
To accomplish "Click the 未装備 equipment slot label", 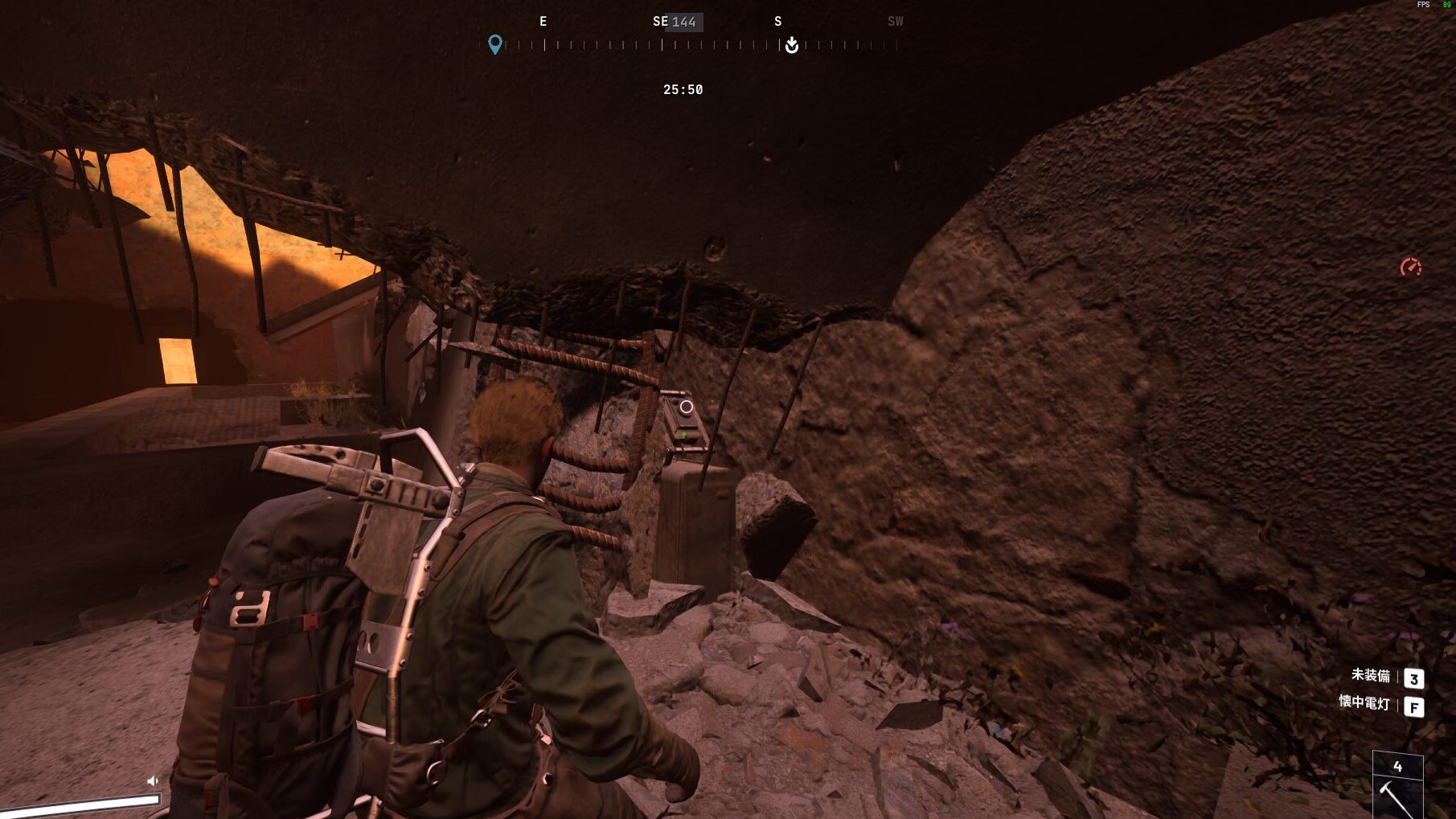I will pos(1370,676).
